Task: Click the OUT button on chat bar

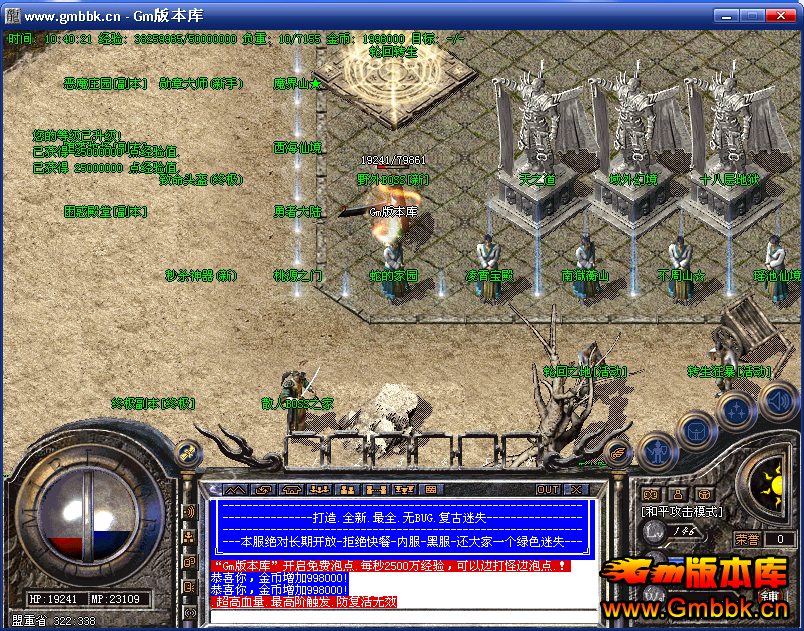Action: (548, 490)
